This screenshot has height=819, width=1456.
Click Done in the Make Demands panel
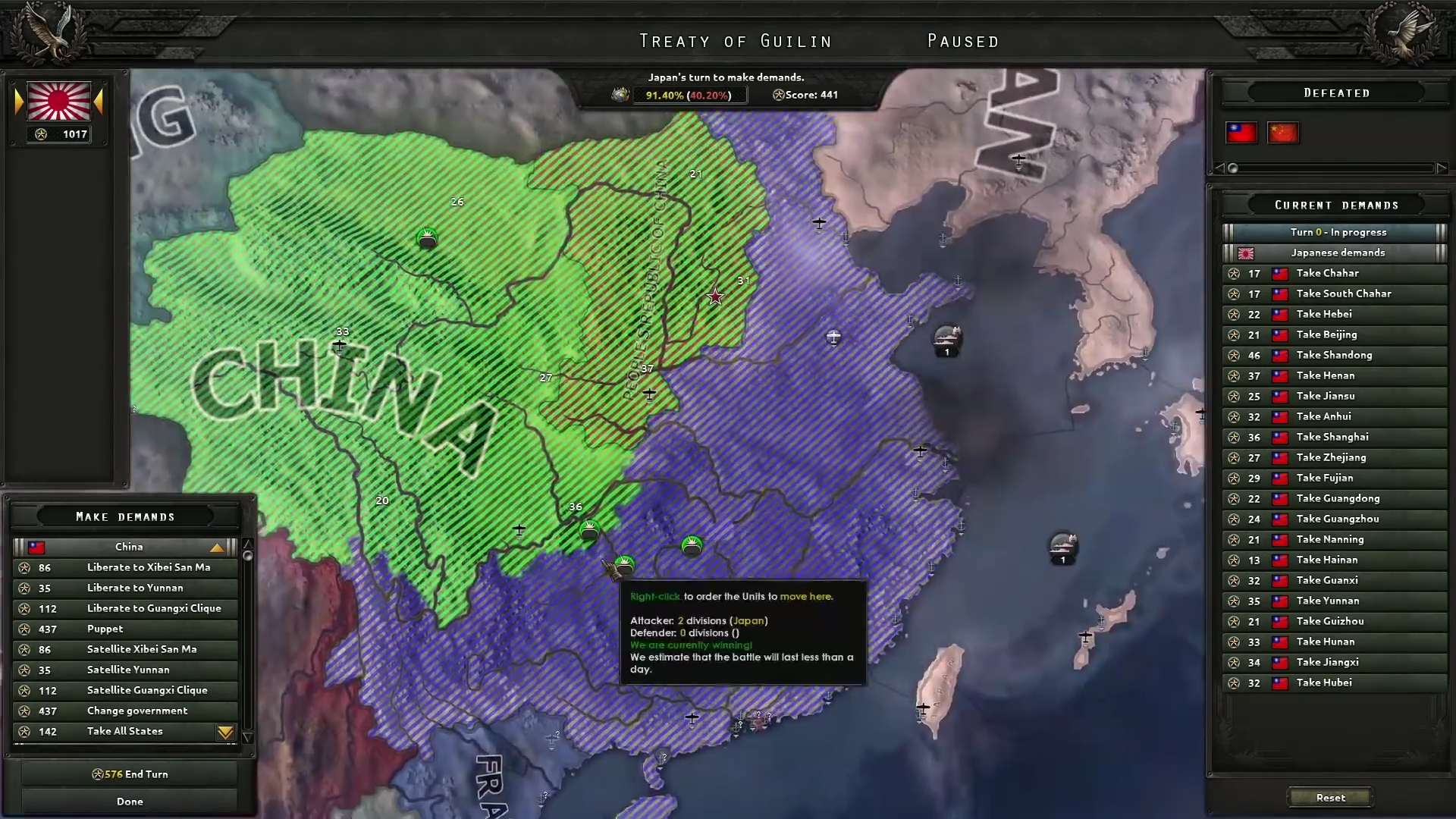click(x=130, y=801)
